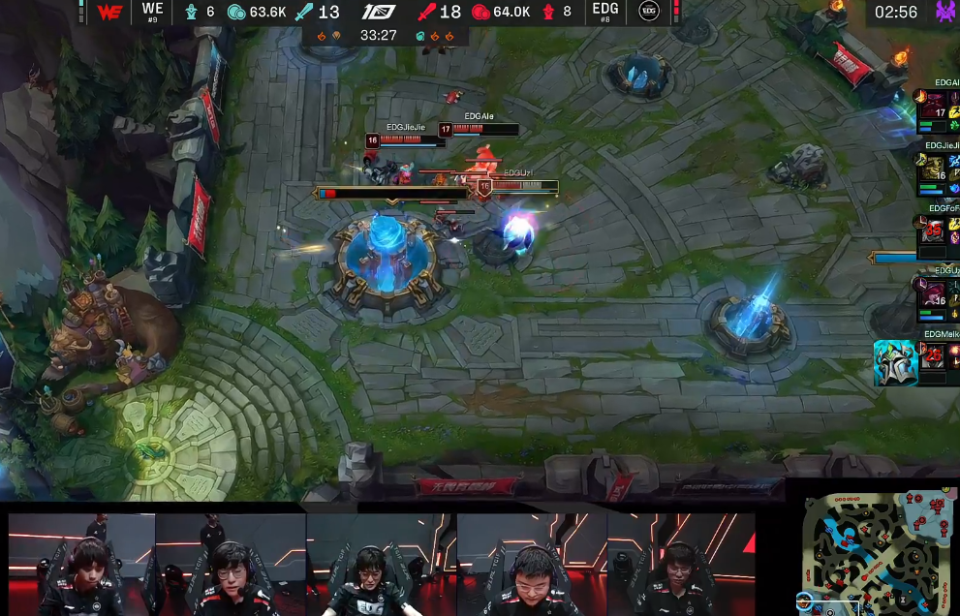Click the minimap
This screenshot has width=960, height=616.
(x=879, y=550)
